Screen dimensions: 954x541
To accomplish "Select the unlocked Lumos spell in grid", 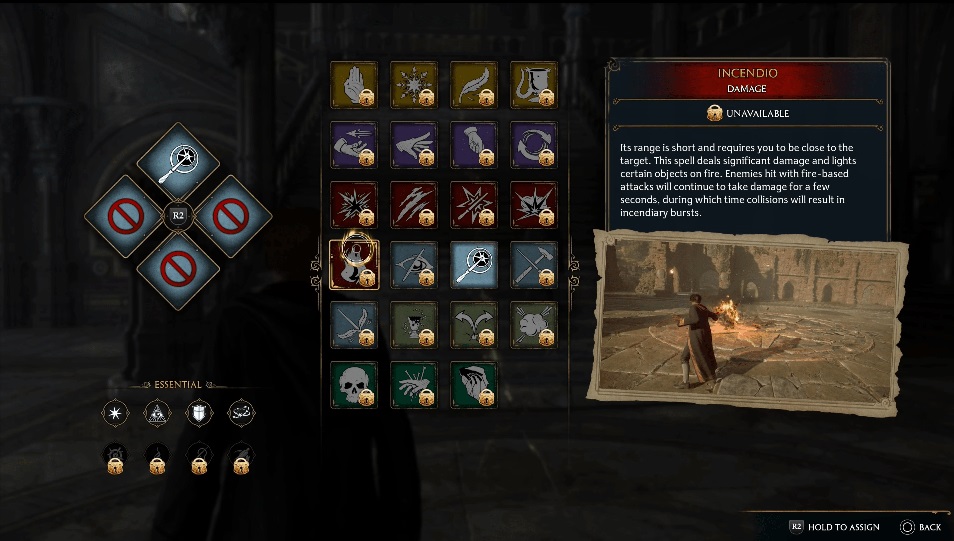I will click(x=473, y=265).
